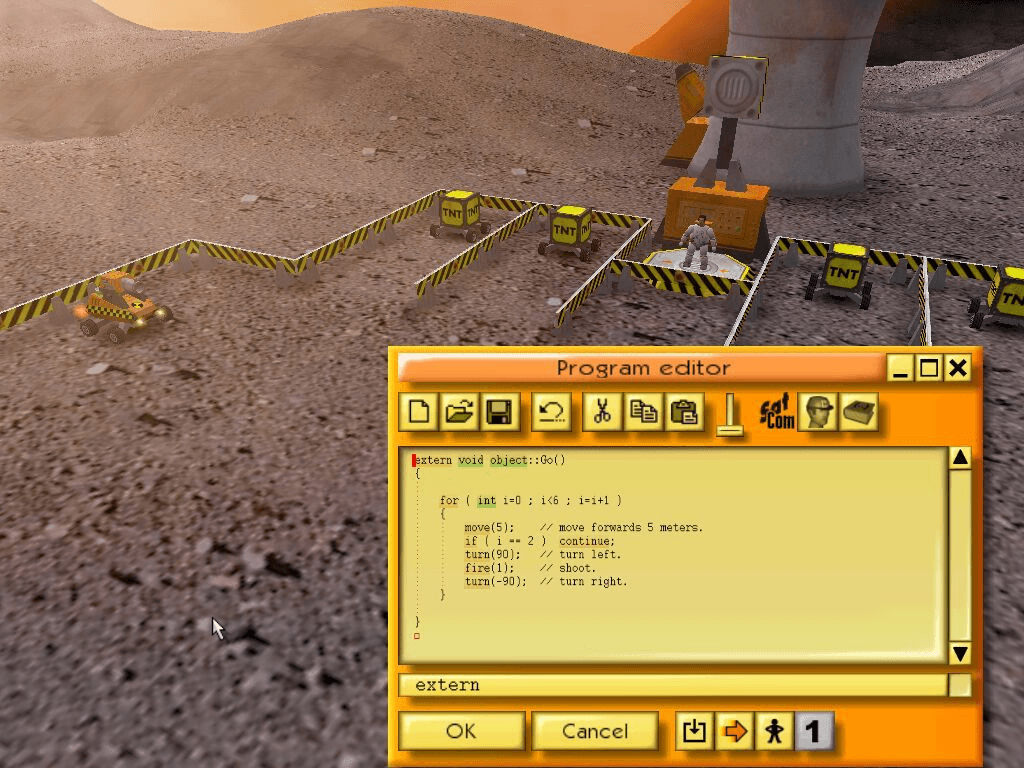The width and height of the screenshot is (1024, 768).
Task: Click the editor's scroll-up arrow
Action: point(960,458)
